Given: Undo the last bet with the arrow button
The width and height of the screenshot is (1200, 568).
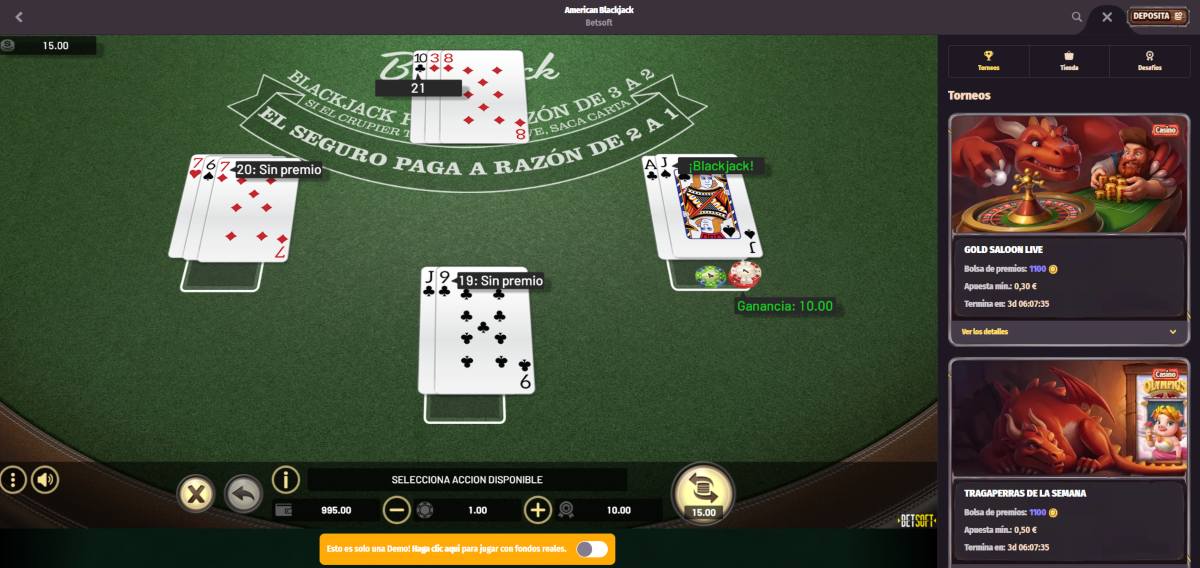Looking at the screenshot, I should point(243,493).
